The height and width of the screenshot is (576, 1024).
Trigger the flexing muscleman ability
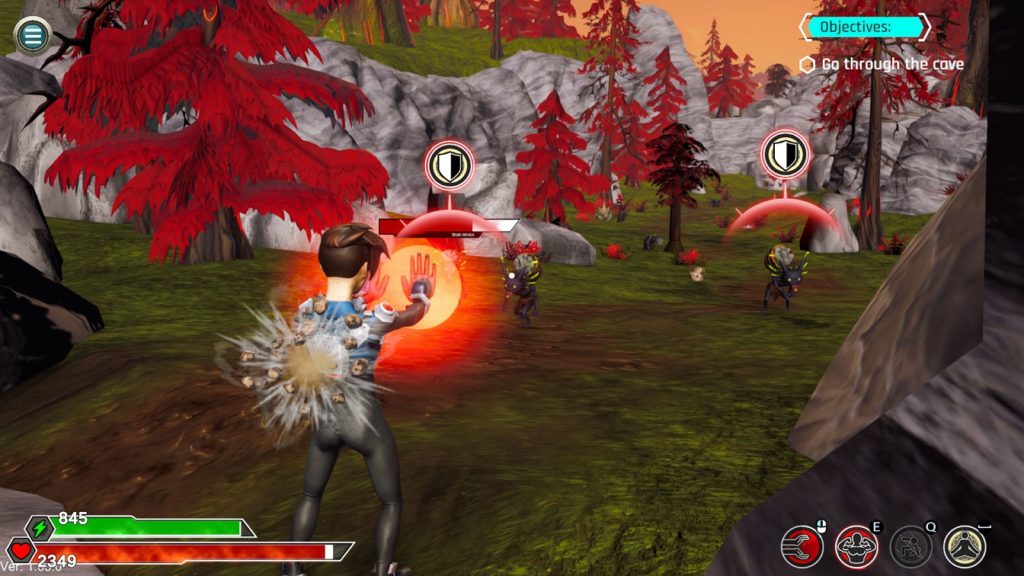pyautogui.click(x=856, y=546)
